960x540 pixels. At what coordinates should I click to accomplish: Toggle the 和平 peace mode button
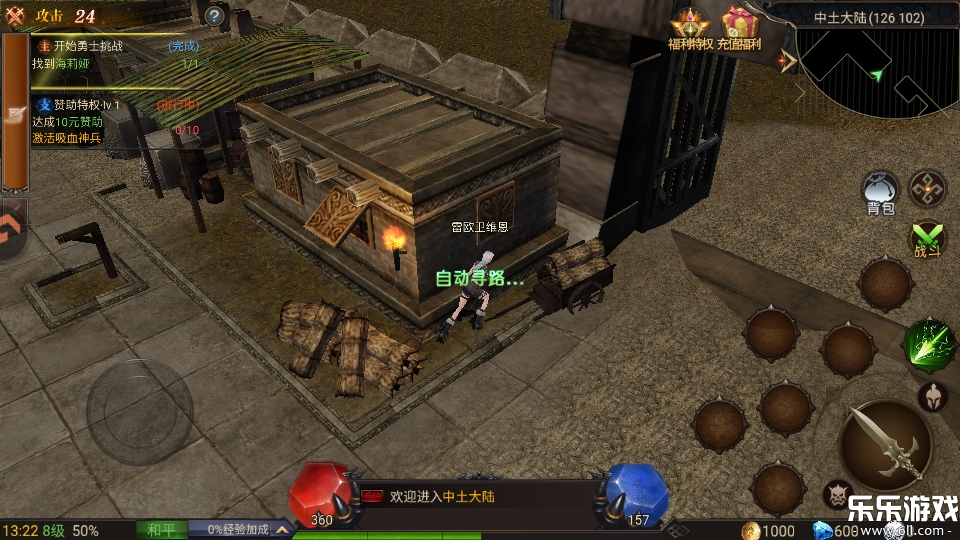coord(161,530)
